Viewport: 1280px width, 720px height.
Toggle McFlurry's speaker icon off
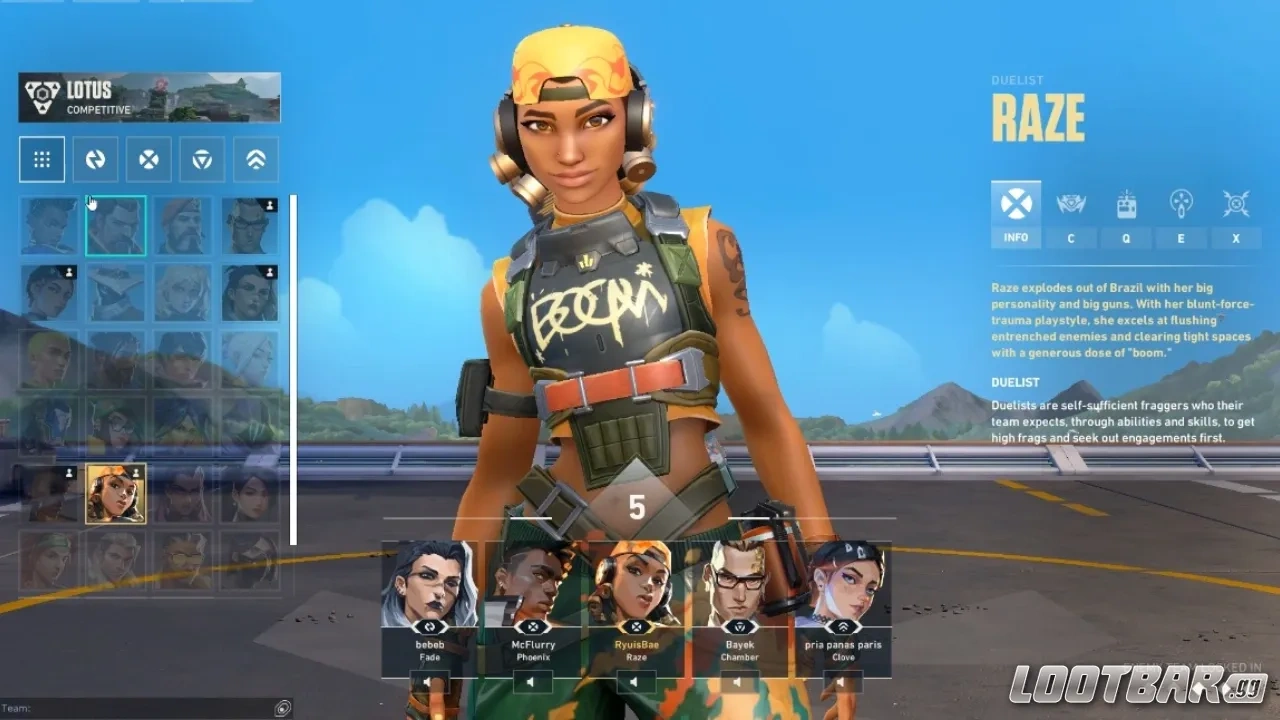coord(531,681)
